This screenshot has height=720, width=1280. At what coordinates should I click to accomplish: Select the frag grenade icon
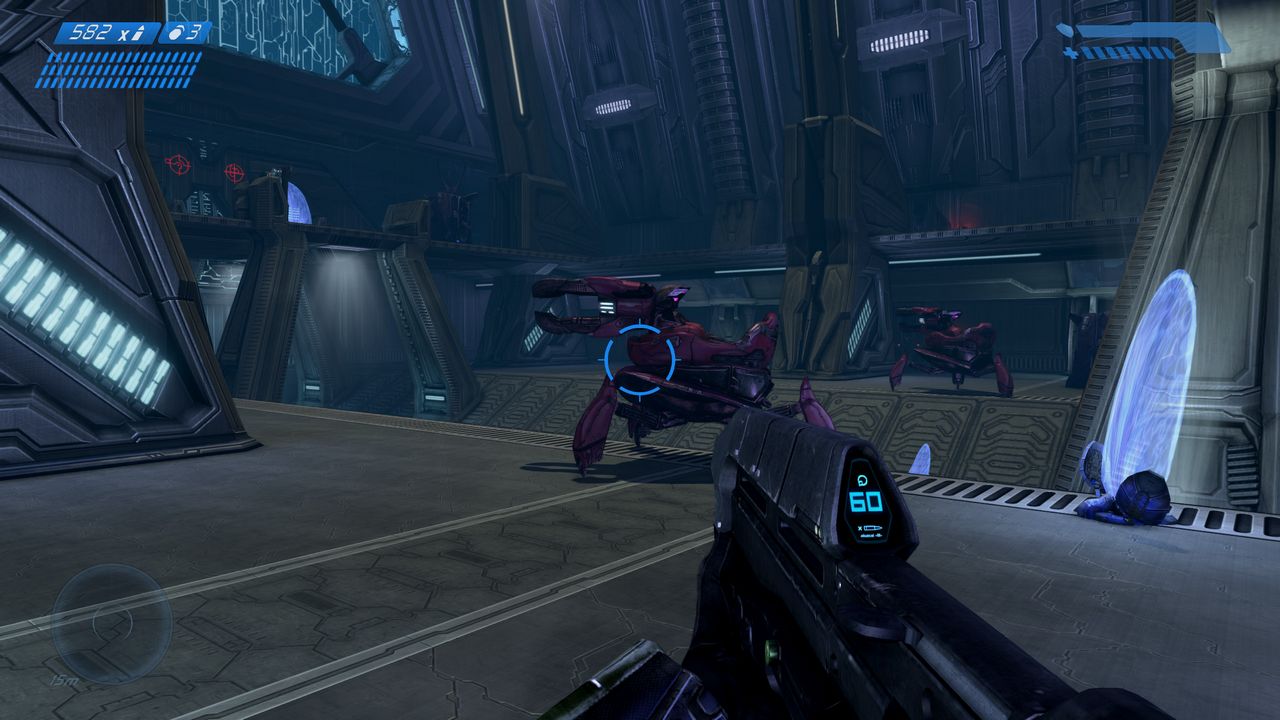pos(174,33)
